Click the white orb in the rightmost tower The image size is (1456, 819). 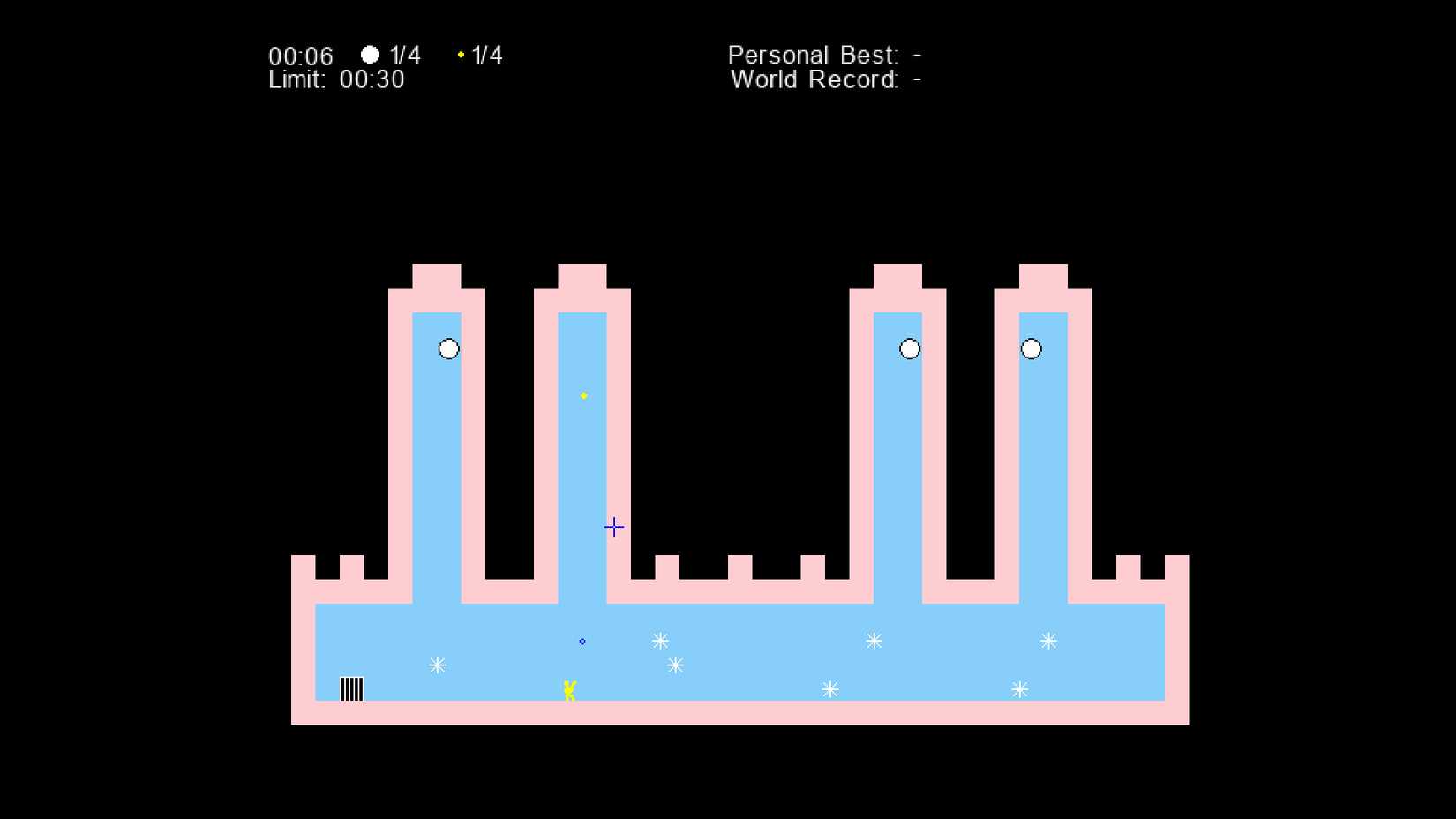coord(1031,349)
